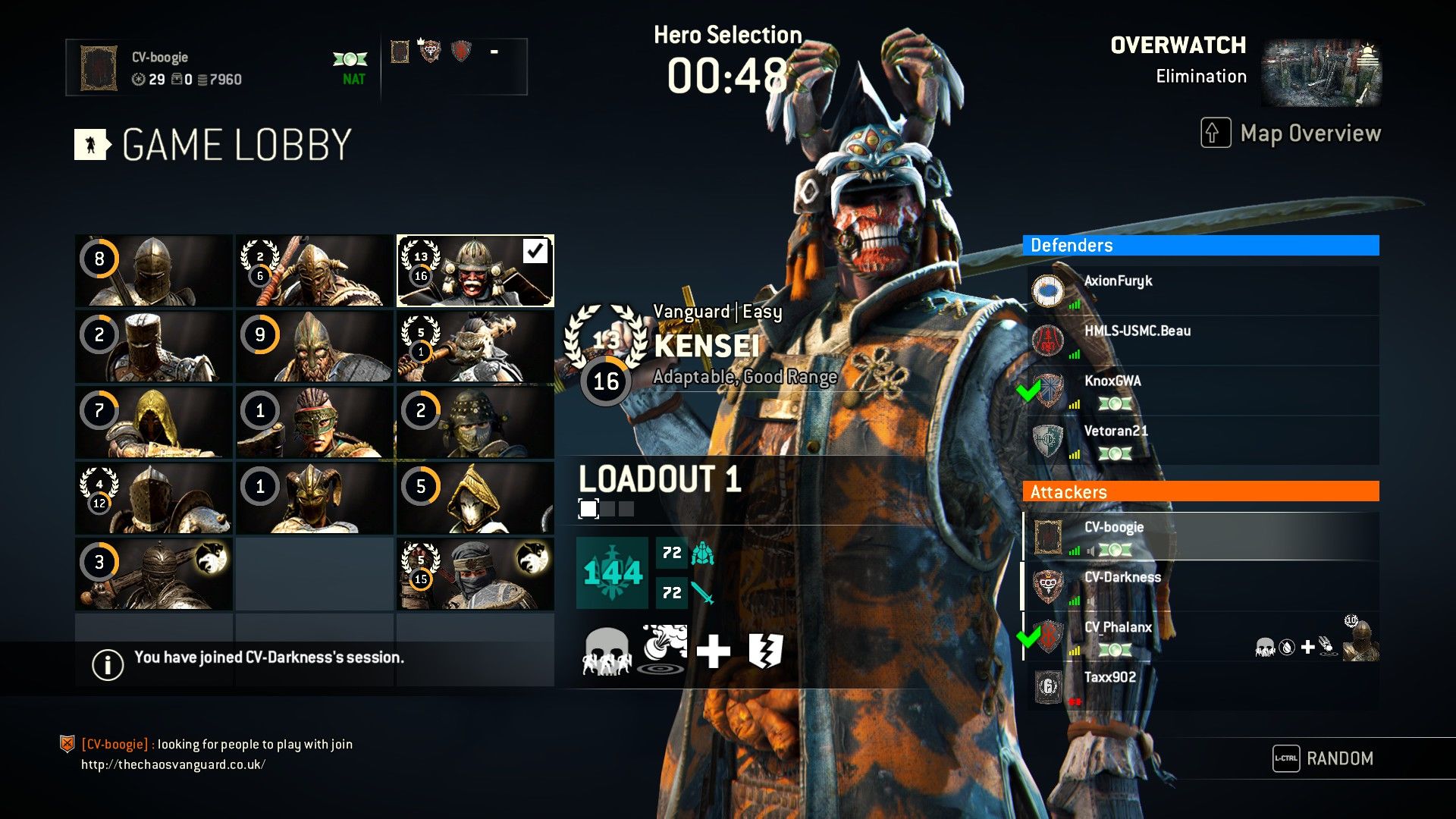Select the skull feat icon in loadout

coord(606,651)
